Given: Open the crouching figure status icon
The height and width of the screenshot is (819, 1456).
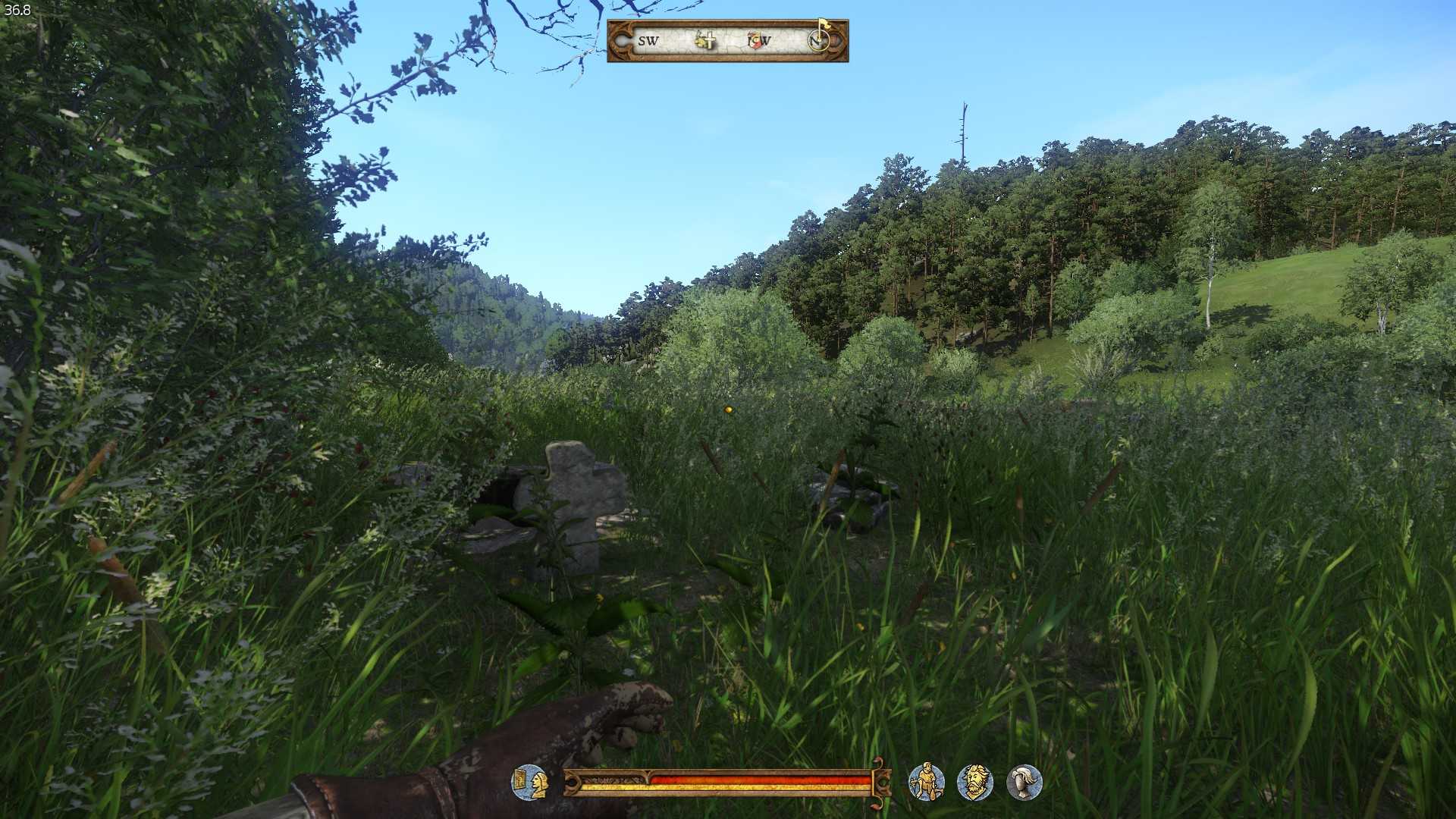Looking at the screenshot, I should click(x=926, y=782).
